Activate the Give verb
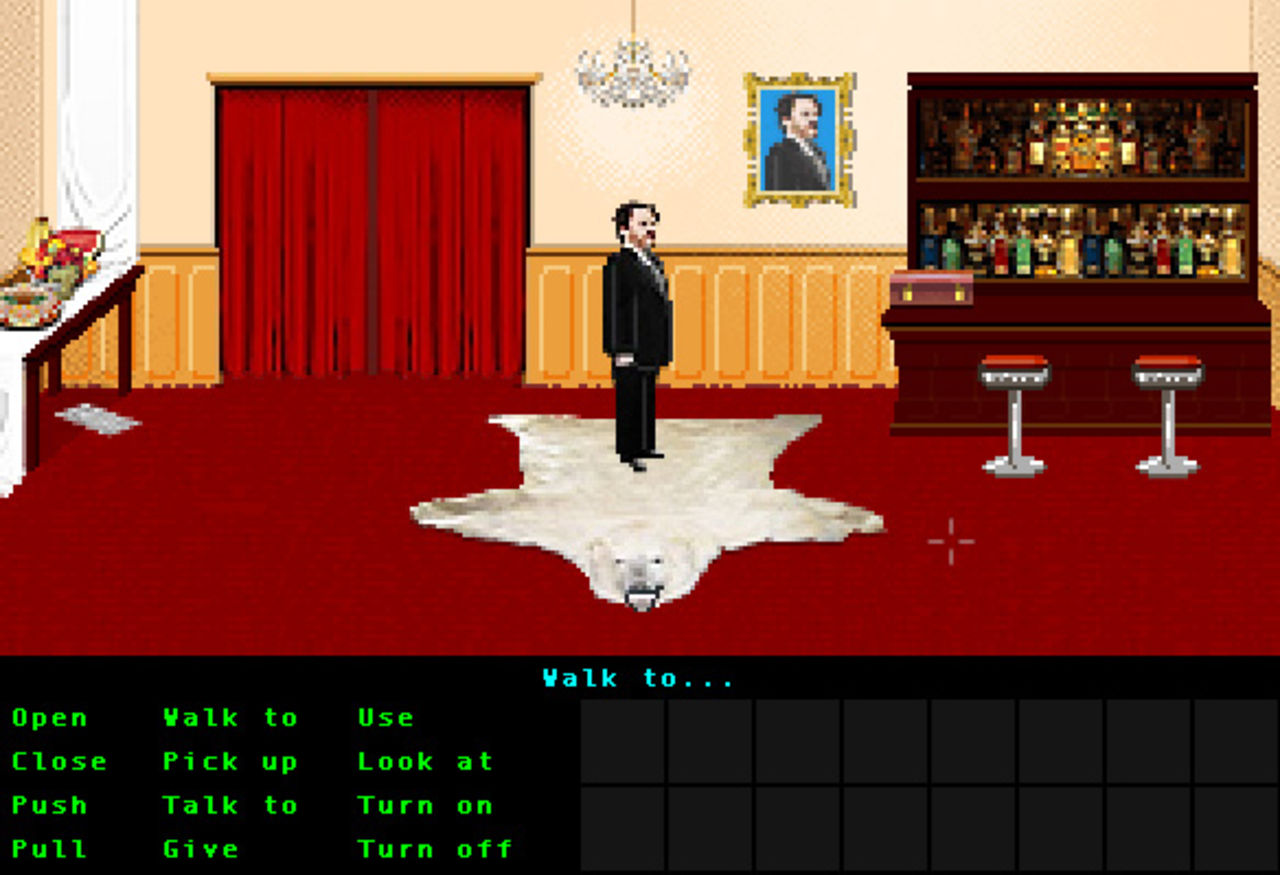This screenshot has width=1280, height=875. click(201, 849)
